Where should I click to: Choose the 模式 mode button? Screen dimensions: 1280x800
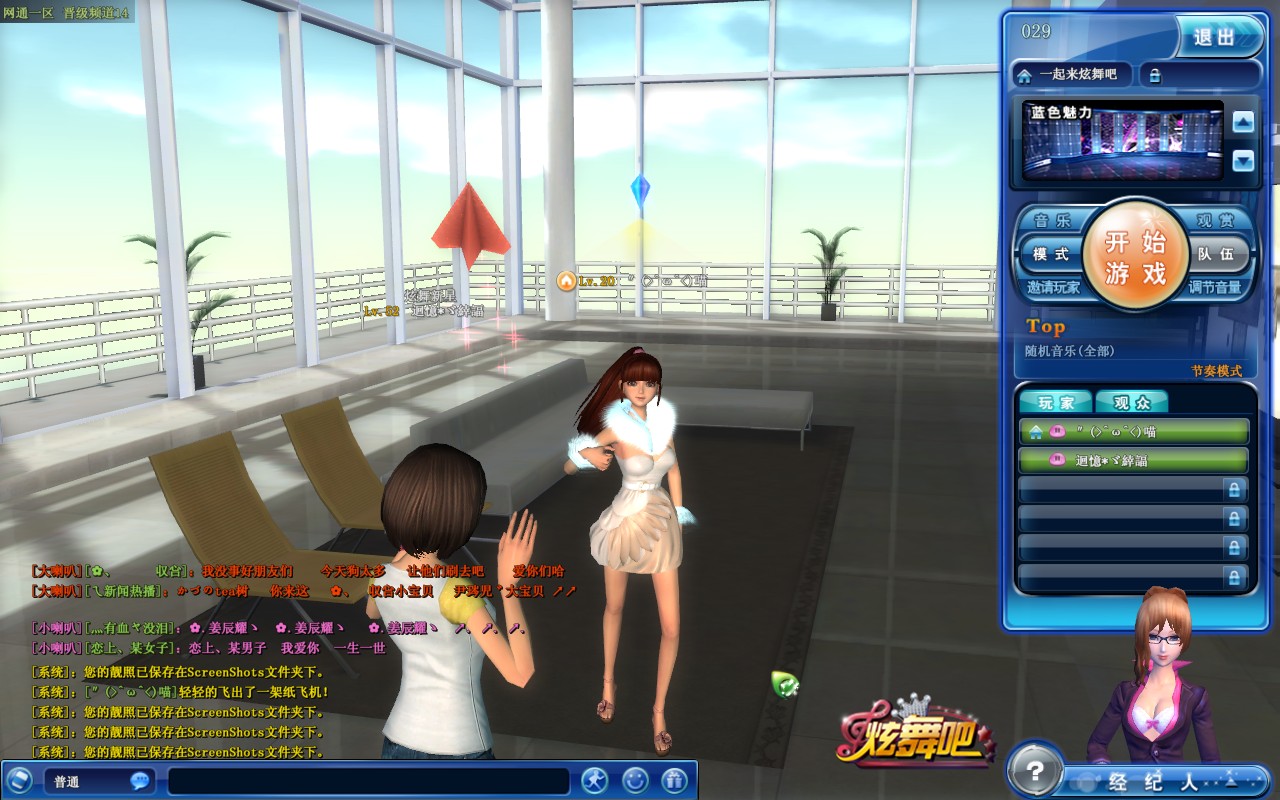[1050, 254]
